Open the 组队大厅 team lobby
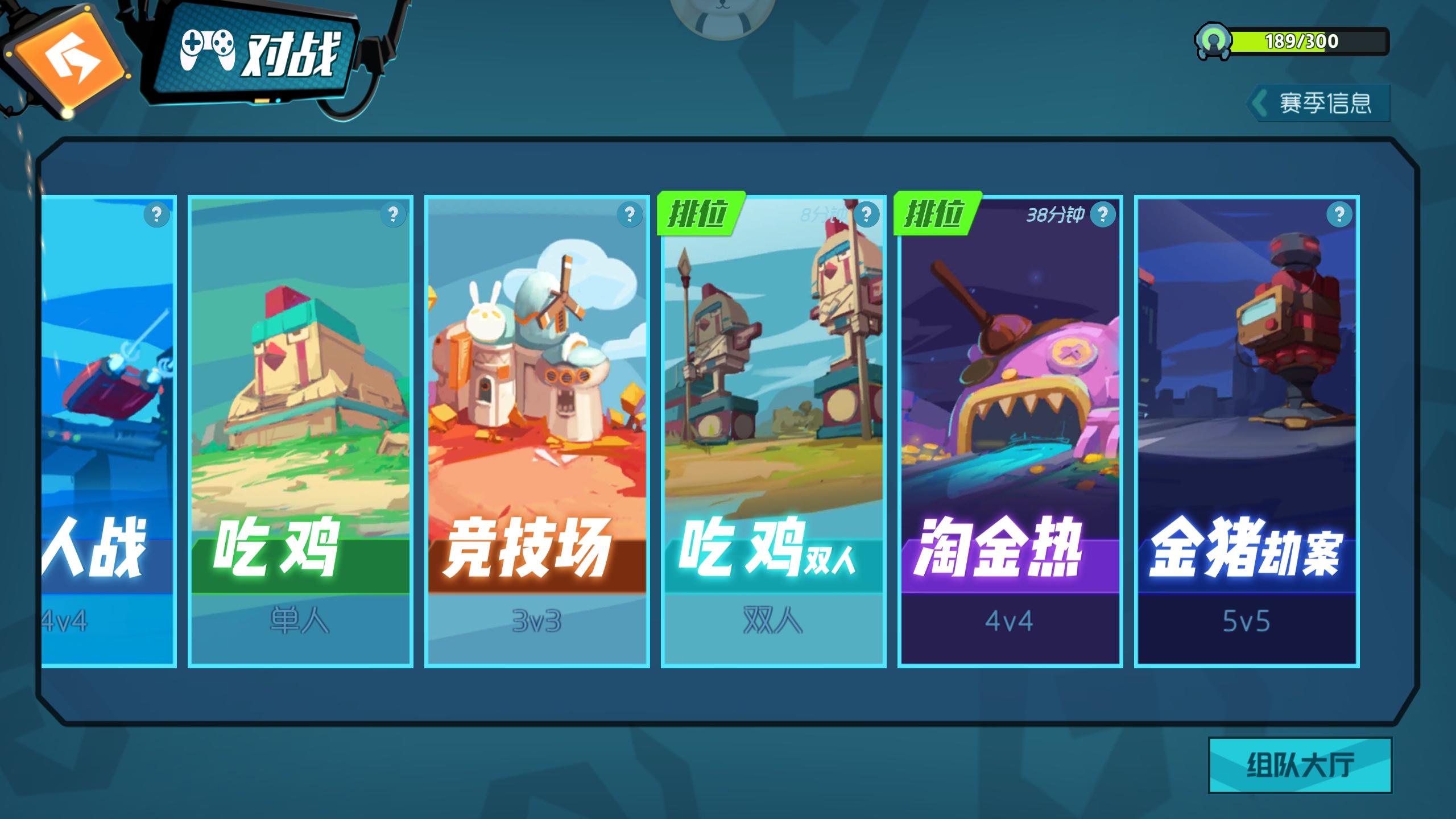Viewport: 1456px width, 819px height. coord(1302,765)
